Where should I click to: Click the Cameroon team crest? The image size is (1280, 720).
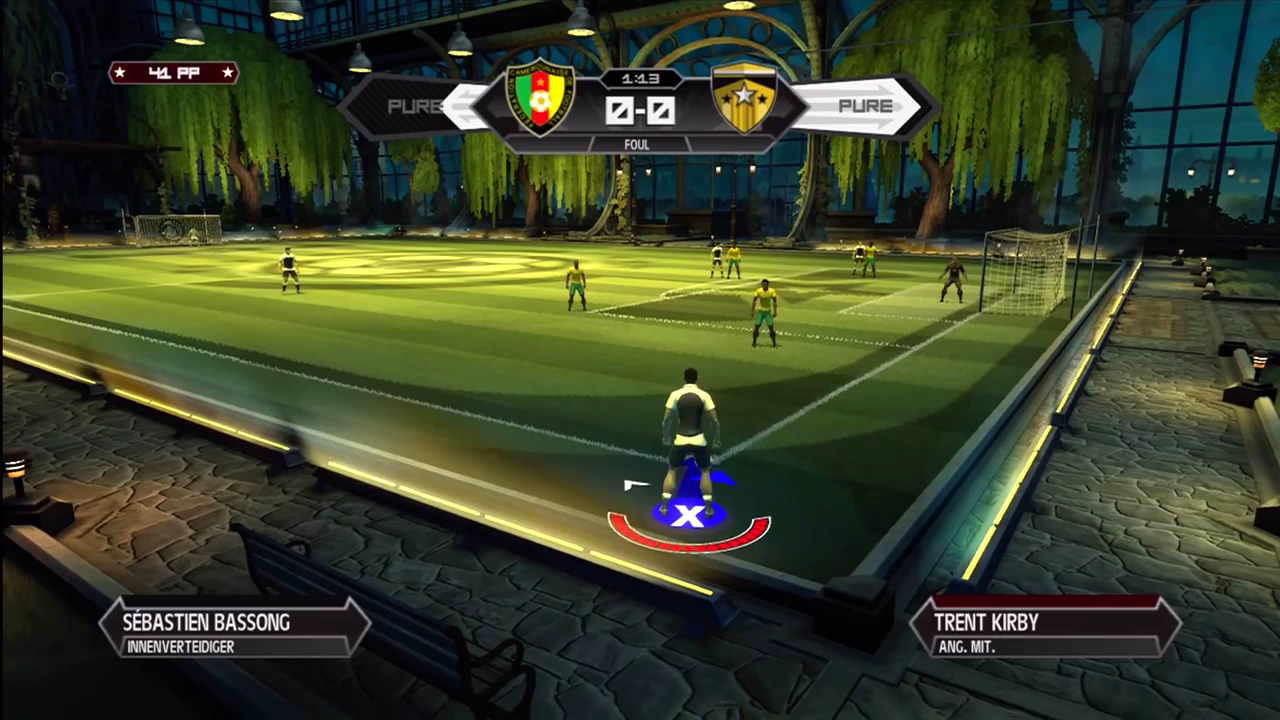(540, 98)
